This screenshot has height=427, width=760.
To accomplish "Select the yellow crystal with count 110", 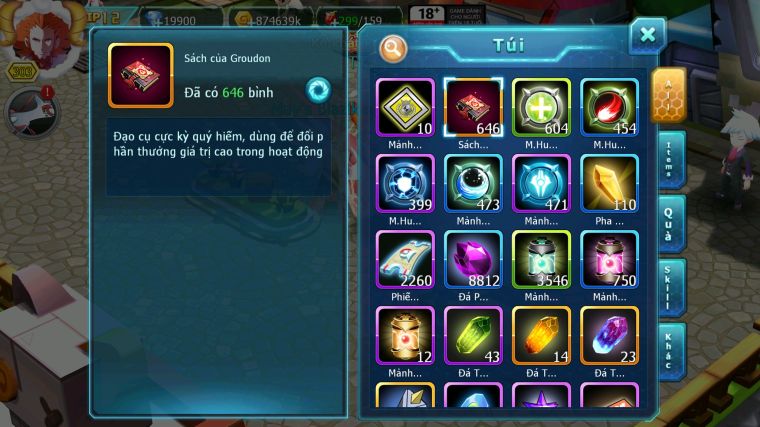I will pos(609,183).
